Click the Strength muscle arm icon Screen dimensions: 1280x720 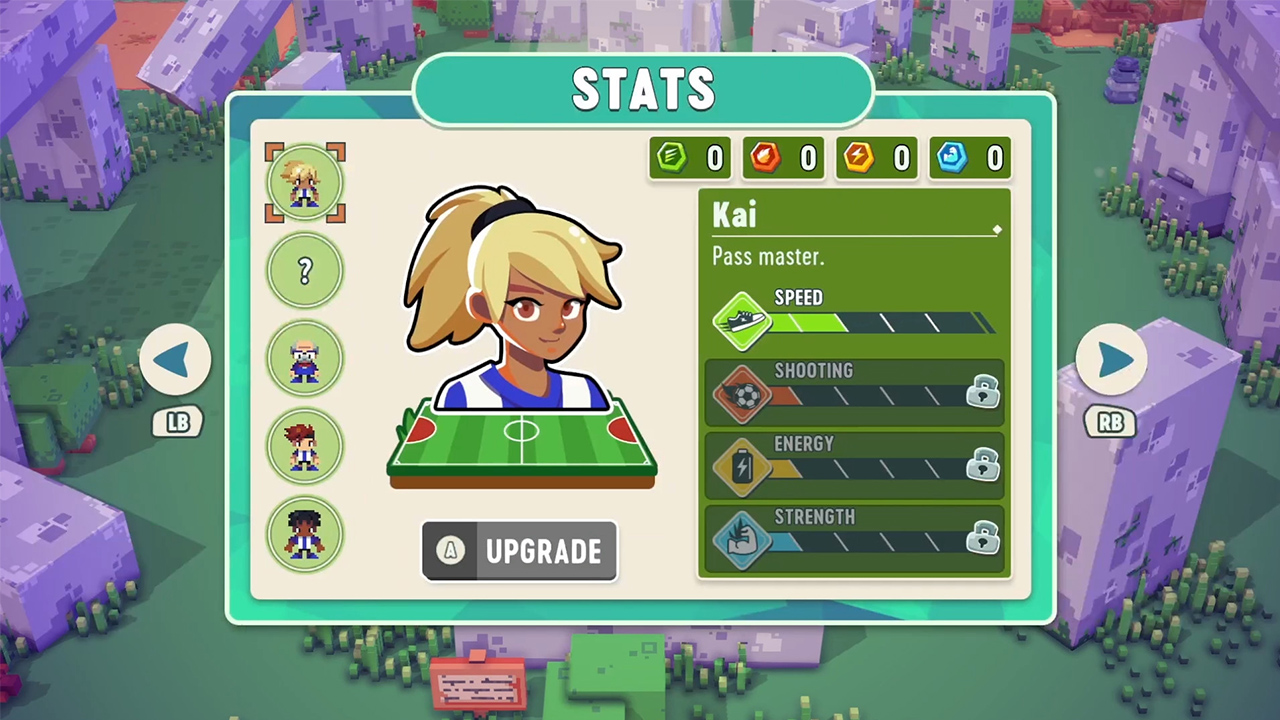[x=742, y=540]
